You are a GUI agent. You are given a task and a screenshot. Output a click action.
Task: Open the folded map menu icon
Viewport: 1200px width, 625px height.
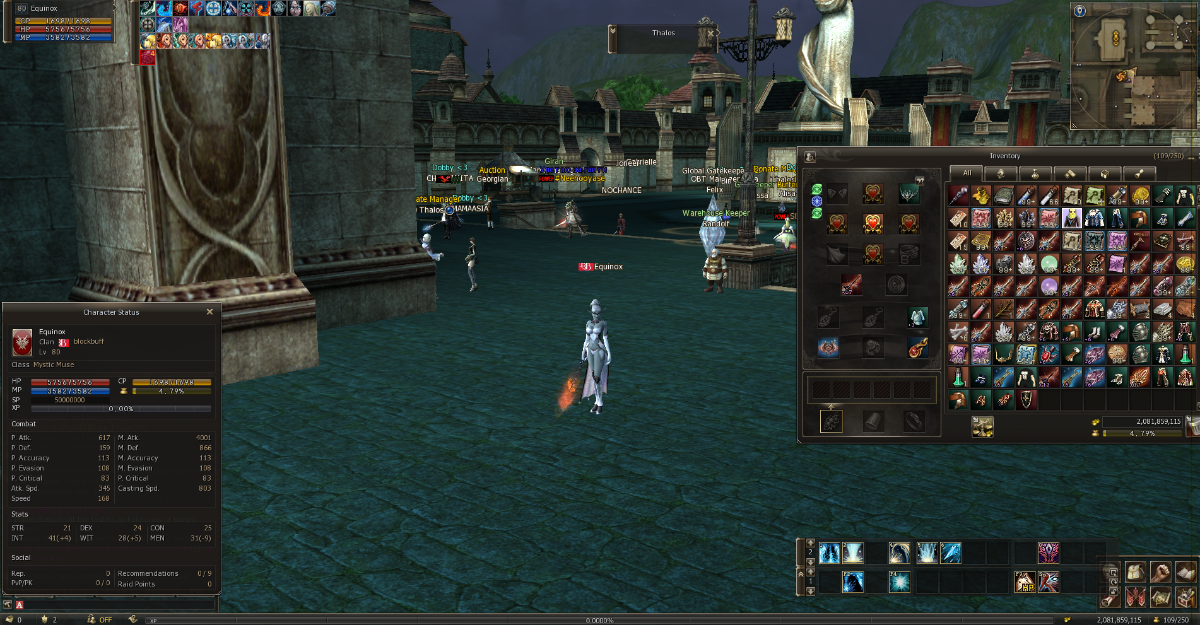[x=1161, y=597]
